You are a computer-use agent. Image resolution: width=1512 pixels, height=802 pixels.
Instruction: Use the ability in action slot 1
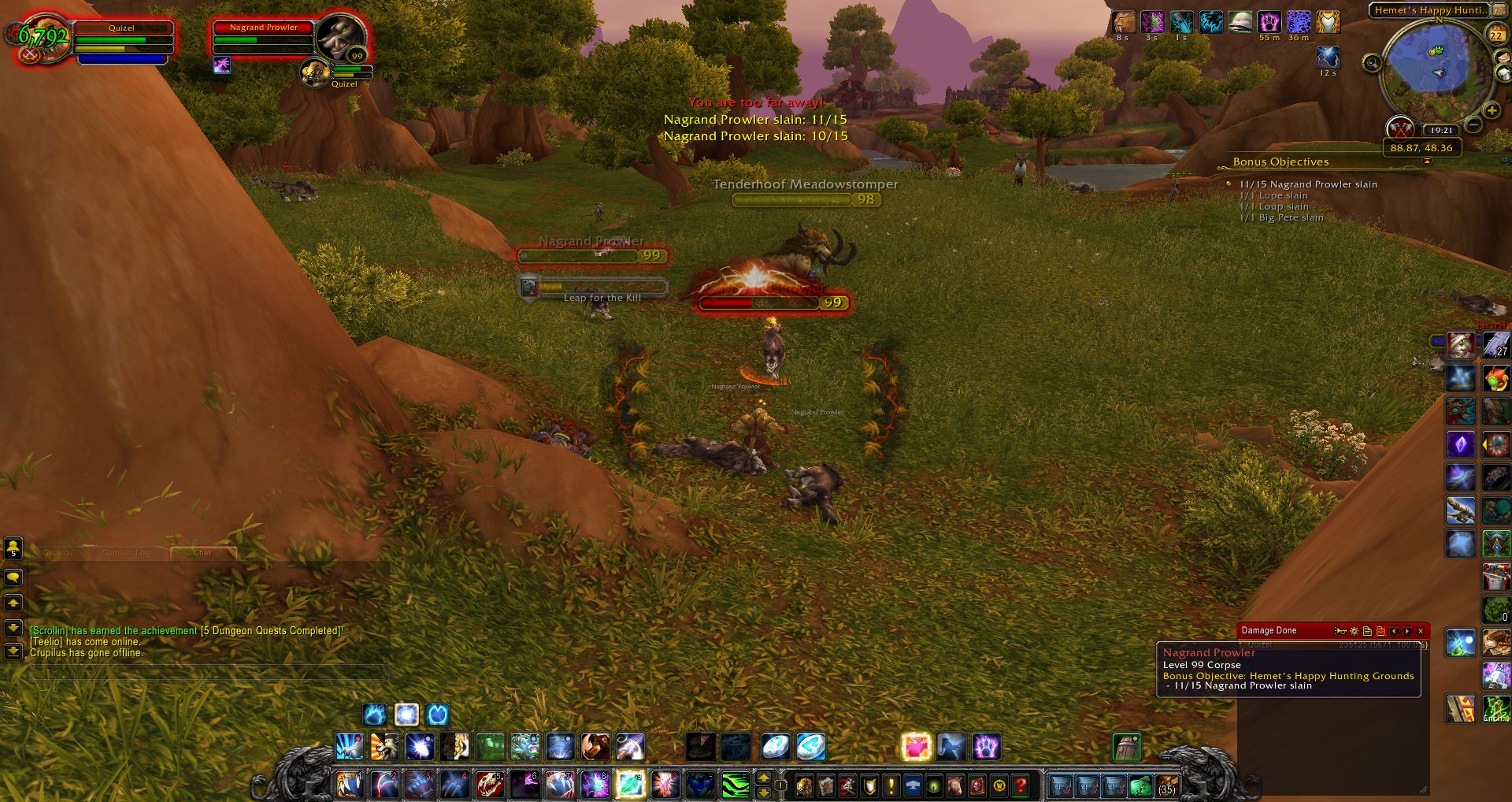[x=349, y=785]
